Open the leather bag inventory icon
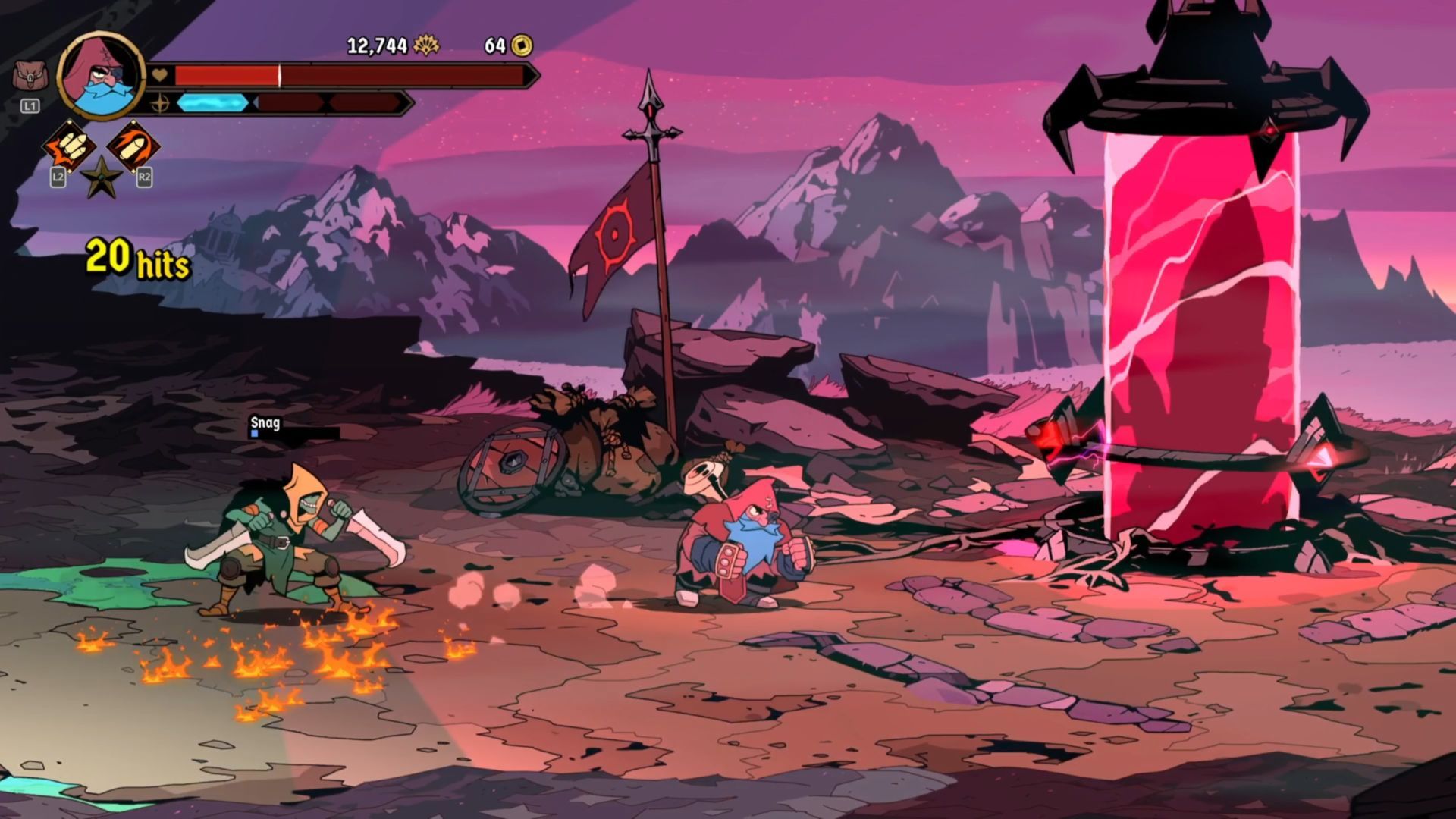This screenshot has width=1456, height=819. tap(28, 77)
